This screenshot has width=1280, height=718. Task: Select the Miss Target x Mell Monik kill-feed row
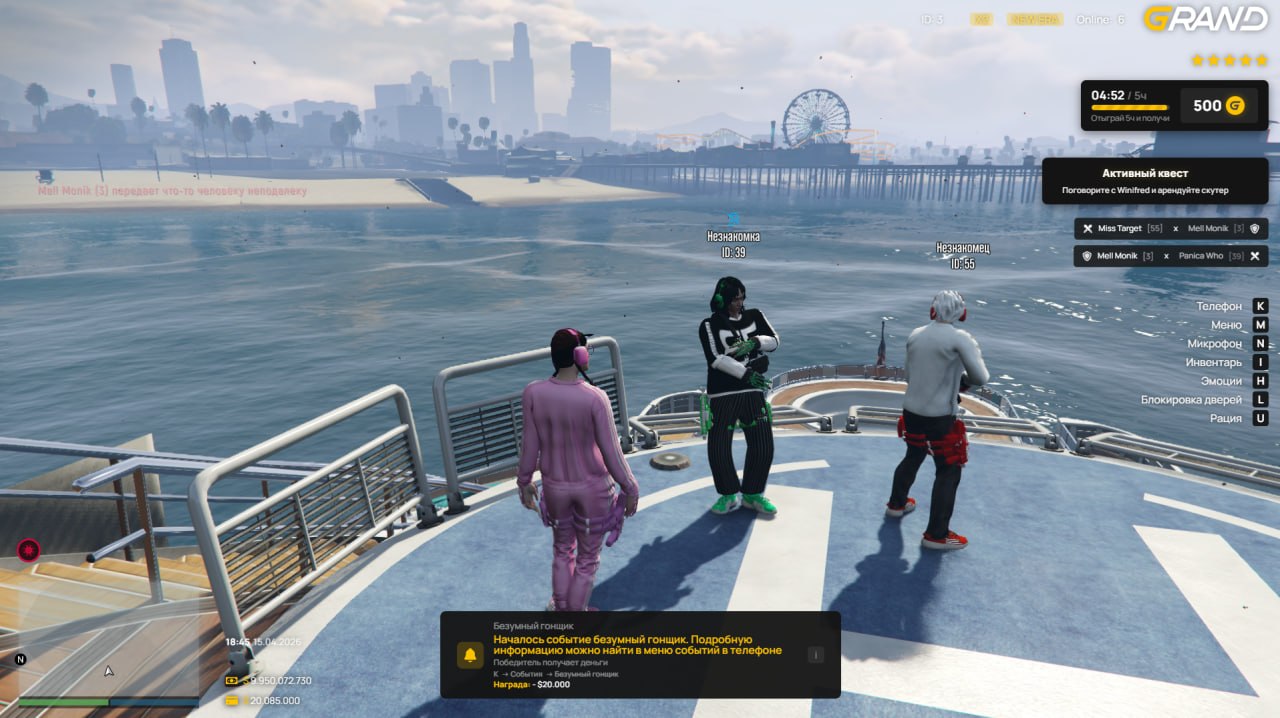click(x=1171, y=229)
